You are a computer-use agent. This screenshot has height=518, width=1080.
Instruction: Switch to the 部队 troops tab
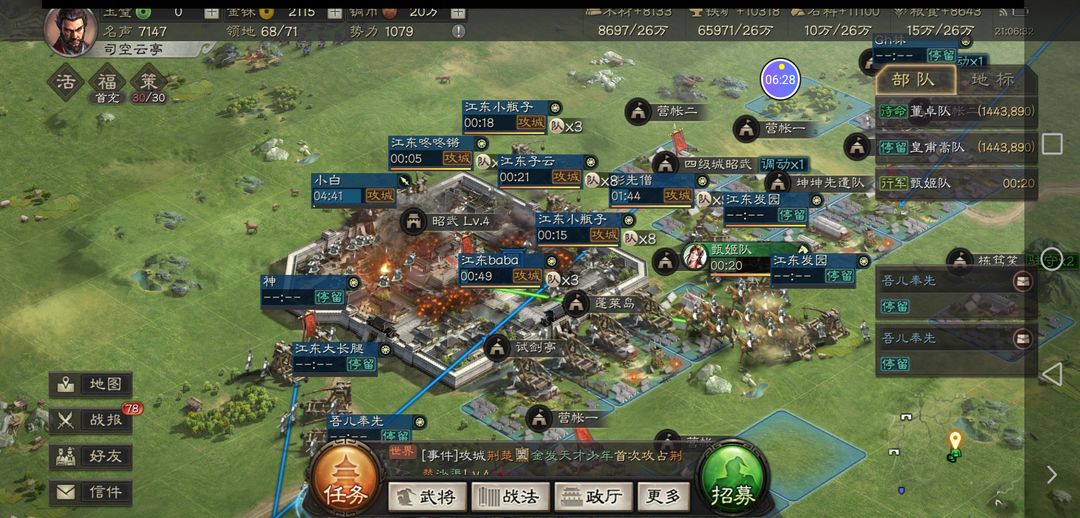(x=915, y=80)
